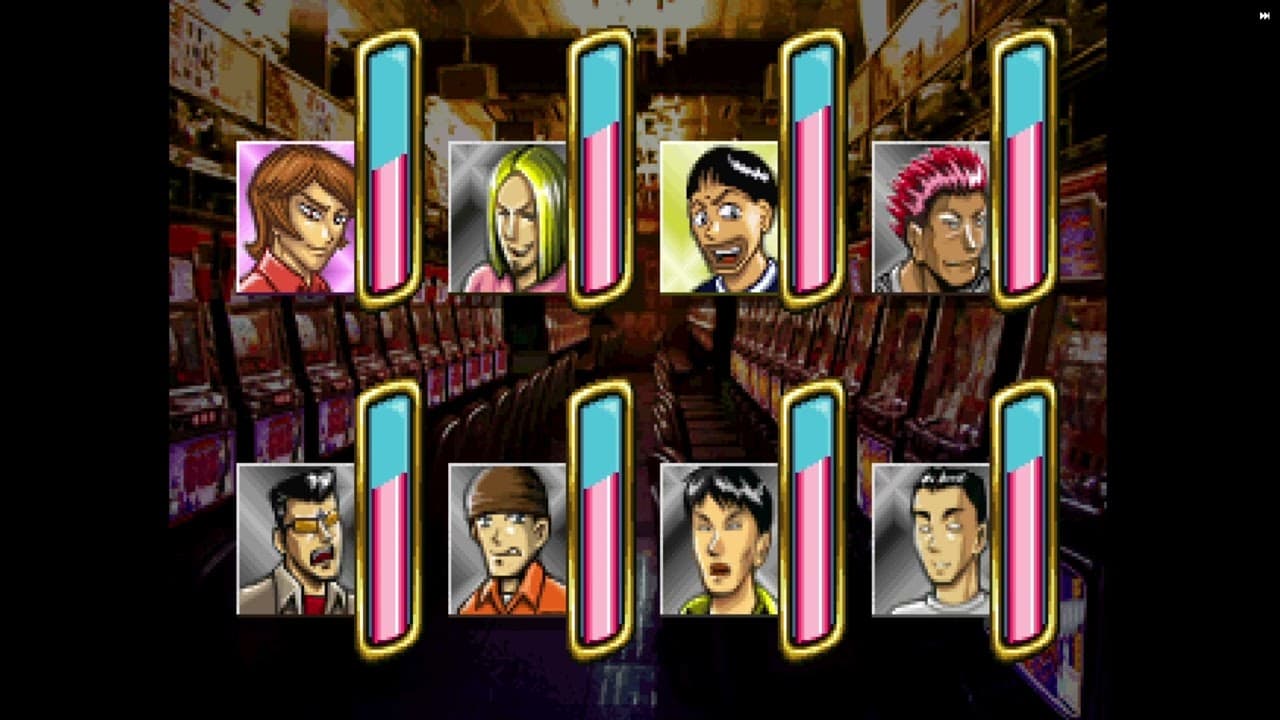
Task: Choose the short-haired man in white shirt
Action: click(931, 539)
